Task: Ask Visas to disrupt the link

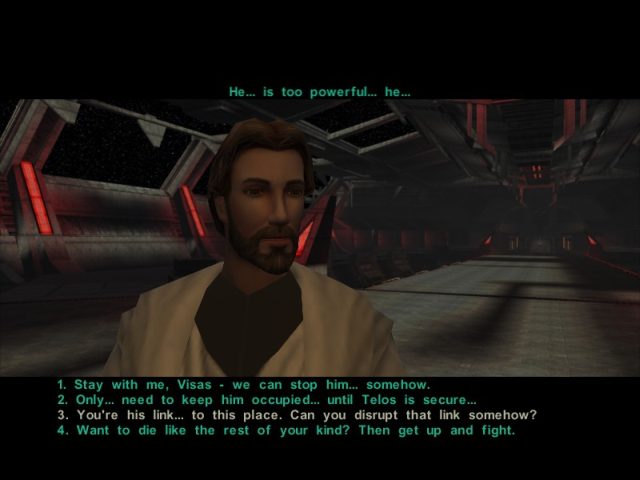Action: coord(296,415)
